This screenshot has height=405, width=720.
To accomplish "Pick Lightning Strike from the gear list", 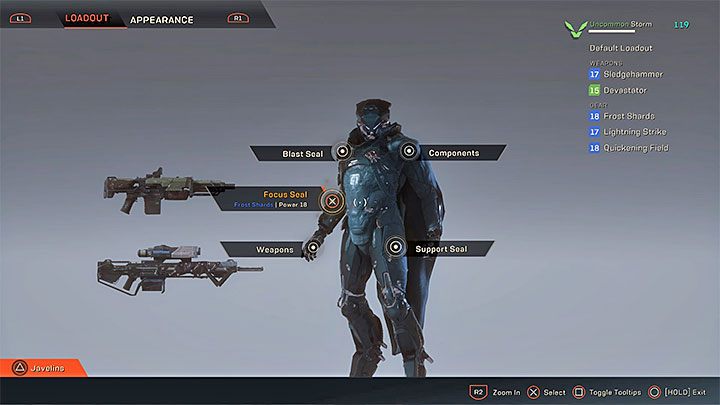I will pyautogui.click(x=636, y=132).
